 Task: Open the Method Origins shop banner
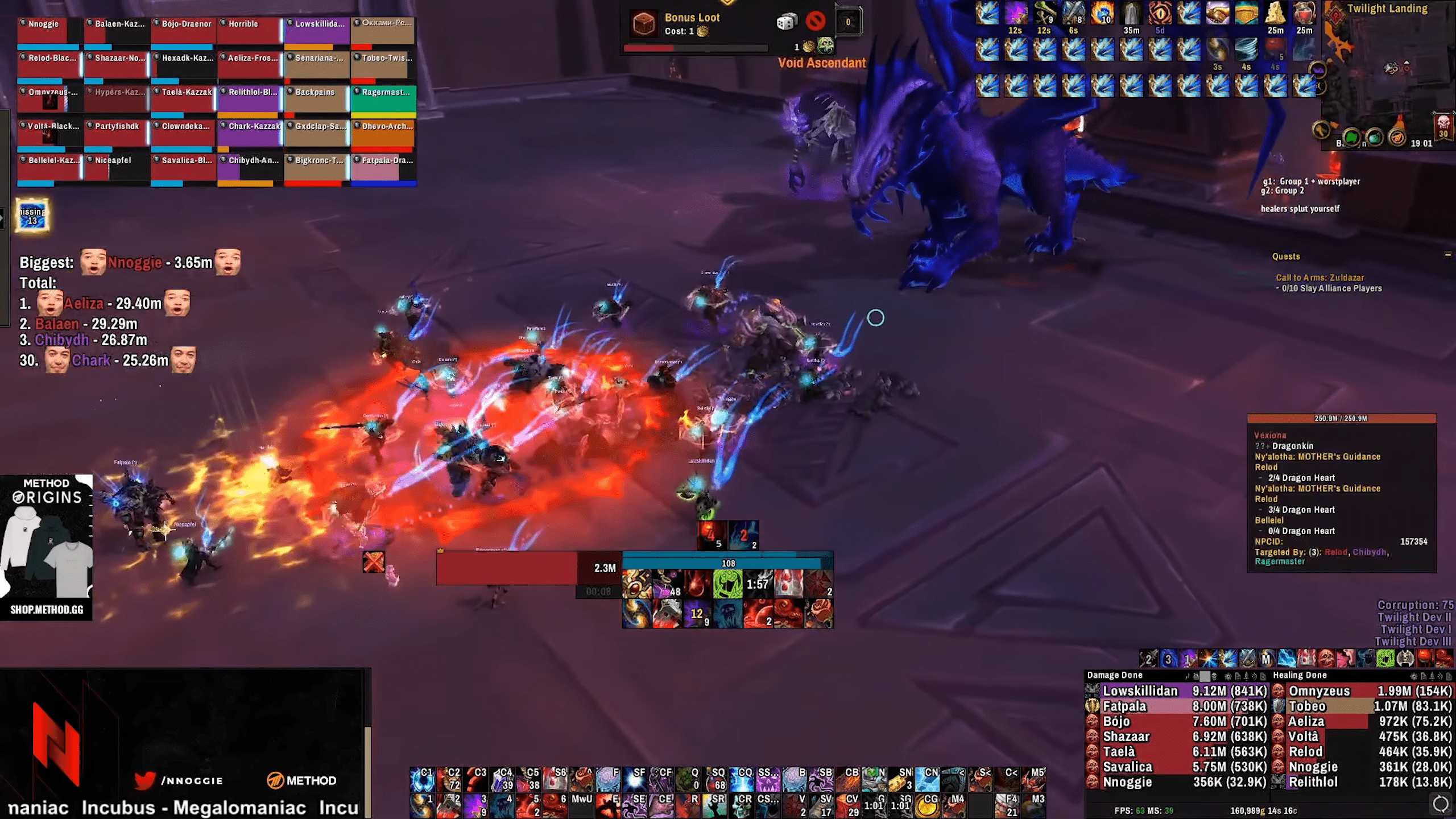pyautogui.click(x=47, y=547)
